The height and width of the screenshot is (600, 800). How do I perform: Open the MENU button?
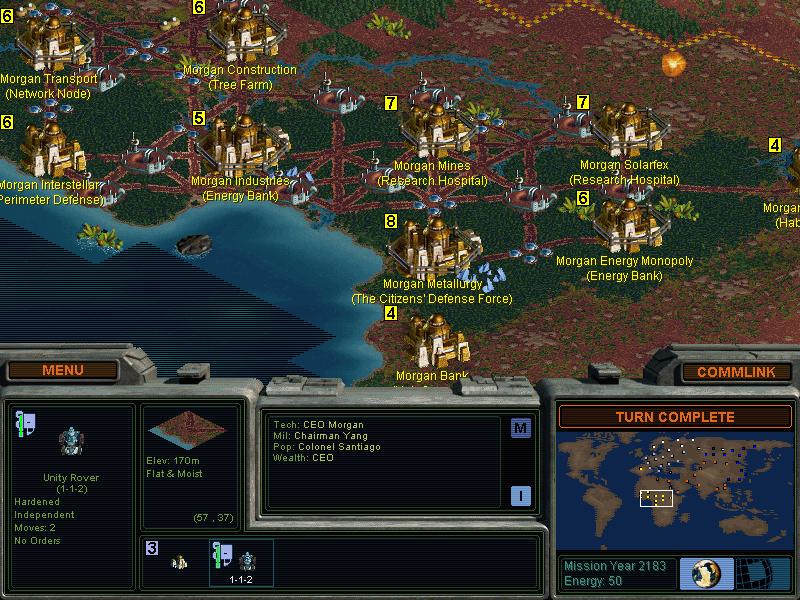[x=63, y=371]
